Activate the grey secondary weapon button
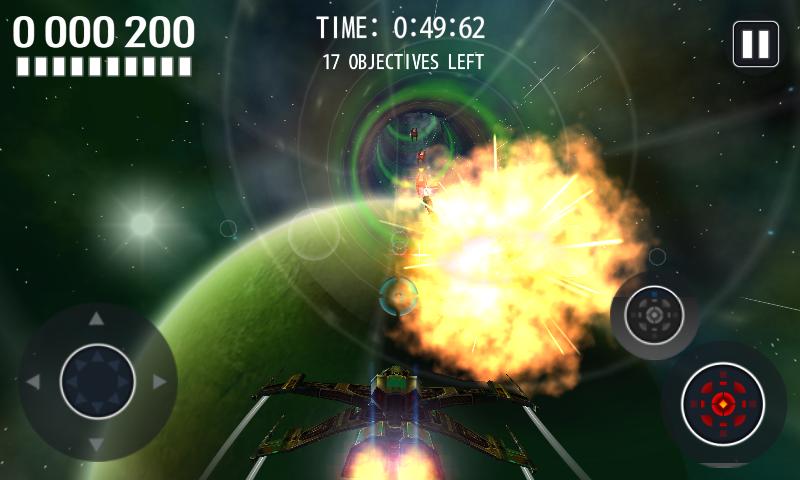 click(x=653, y=316)
